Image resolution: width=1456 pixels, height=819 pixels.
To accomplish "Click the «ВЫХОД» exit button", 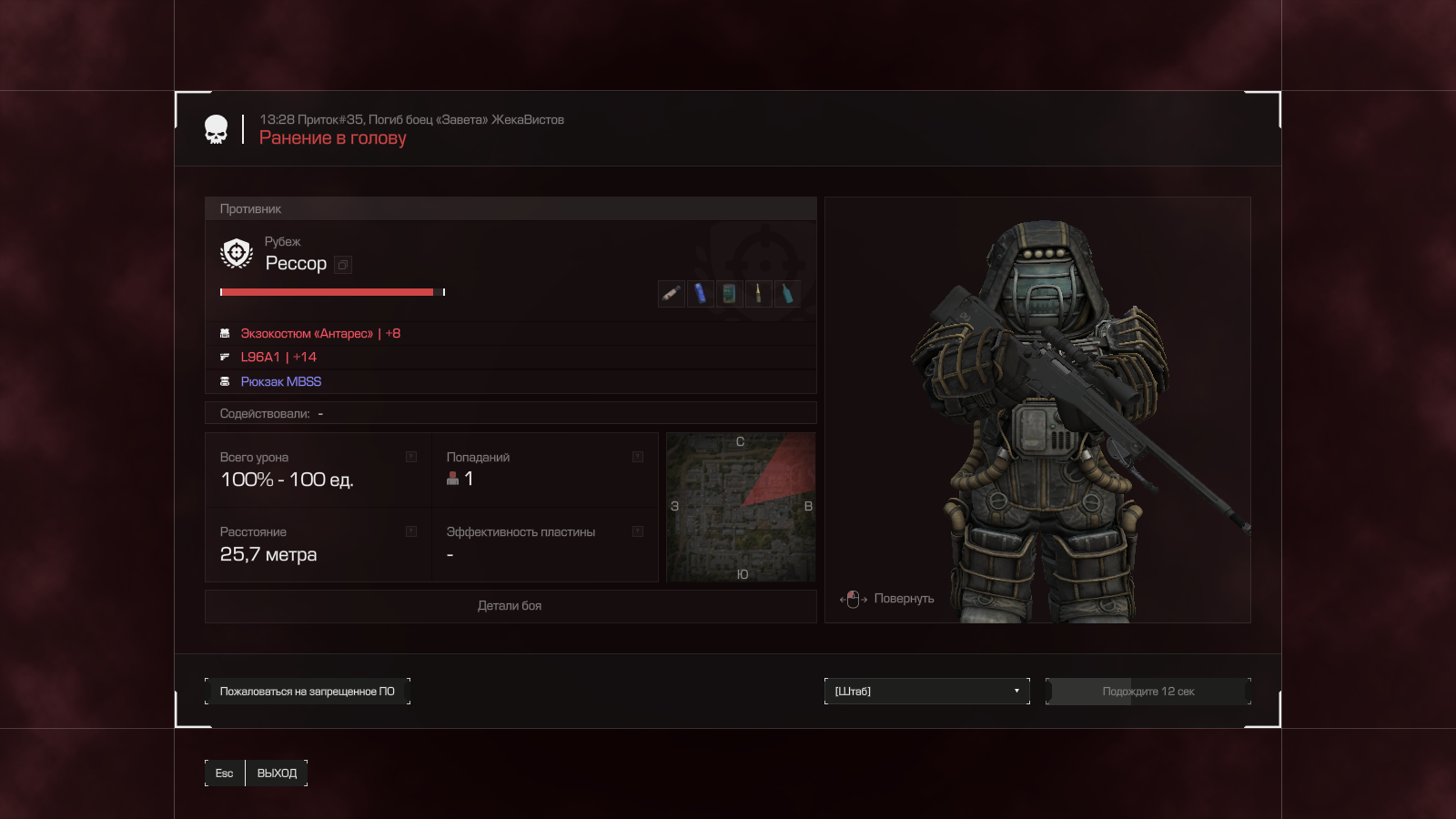I will click(x=277, y=773).
